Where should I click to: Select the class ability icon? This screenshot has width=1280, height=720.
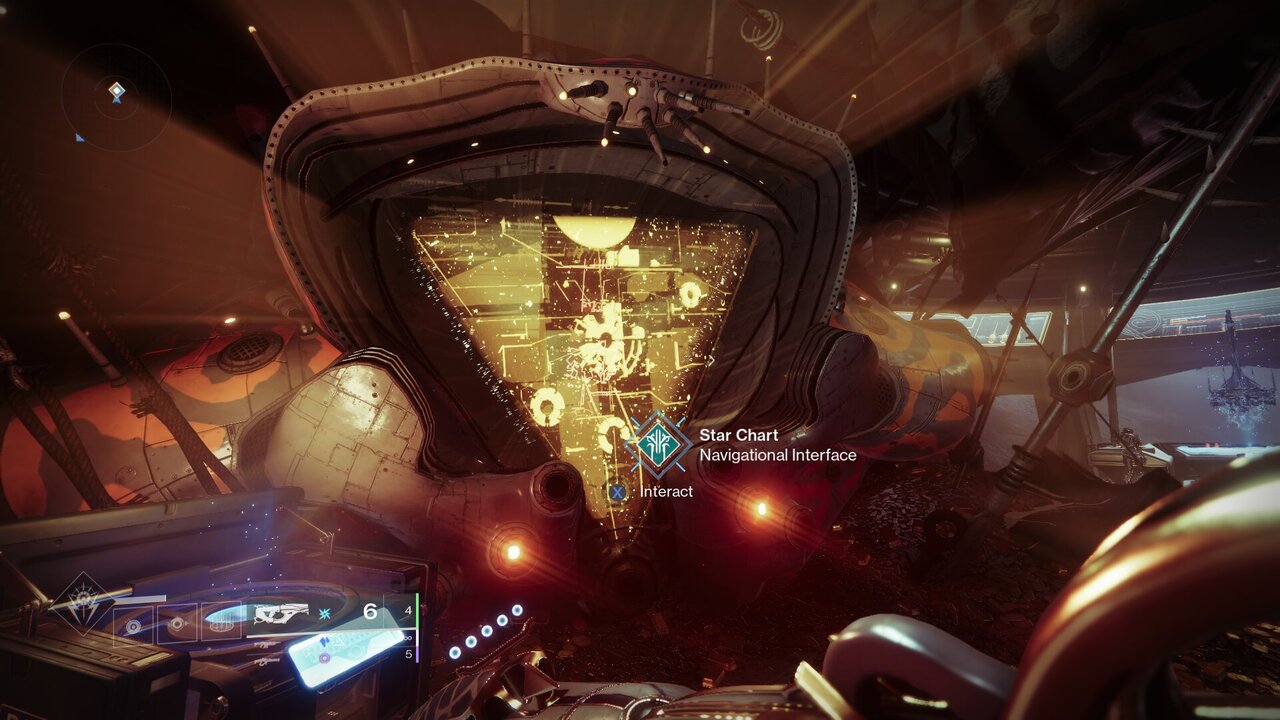(x=133, y=625)
